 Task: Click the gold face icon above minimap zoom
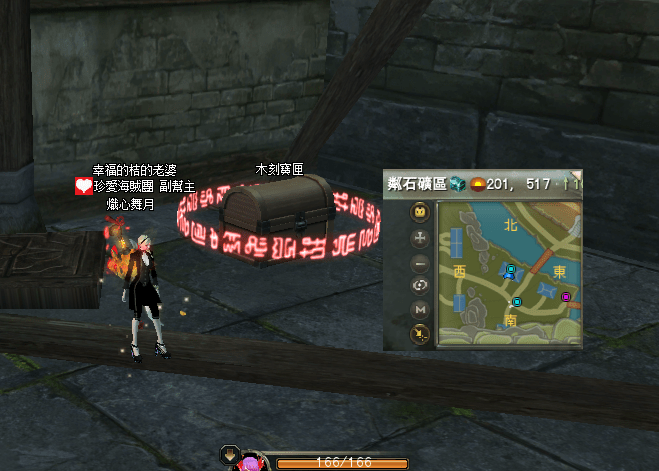[x=421, y=213]
